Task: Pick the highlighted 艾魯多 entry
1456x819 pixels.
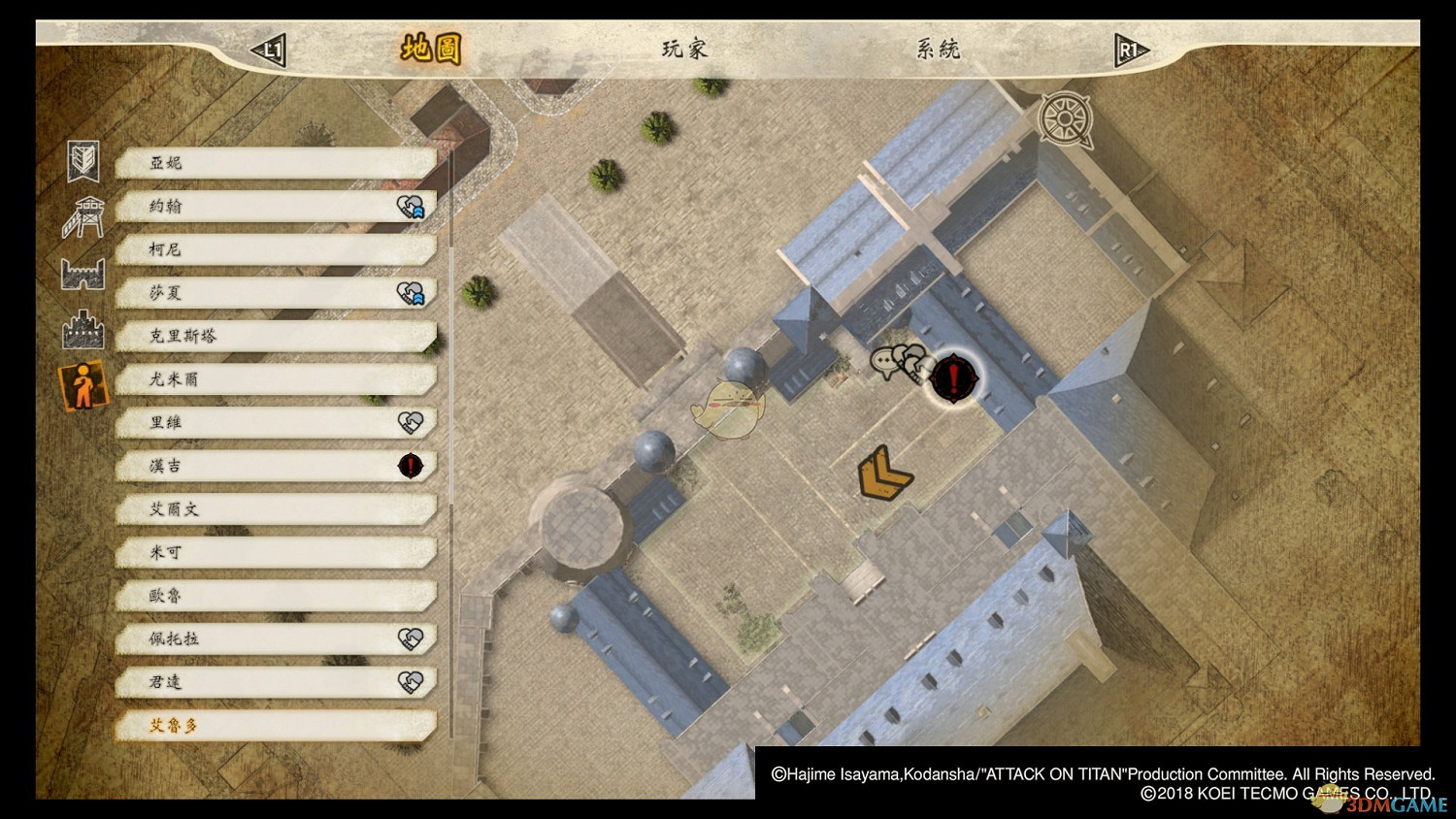Action: [x=276, y=725]
